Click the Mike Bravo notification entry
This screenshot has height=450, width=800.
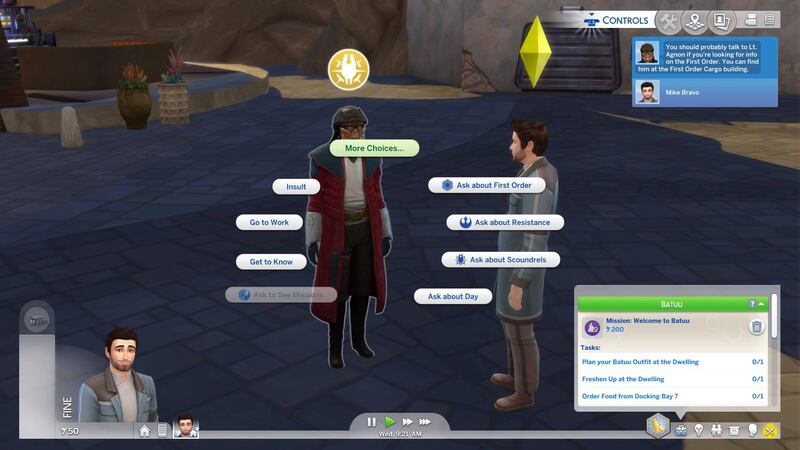point(705,92)
